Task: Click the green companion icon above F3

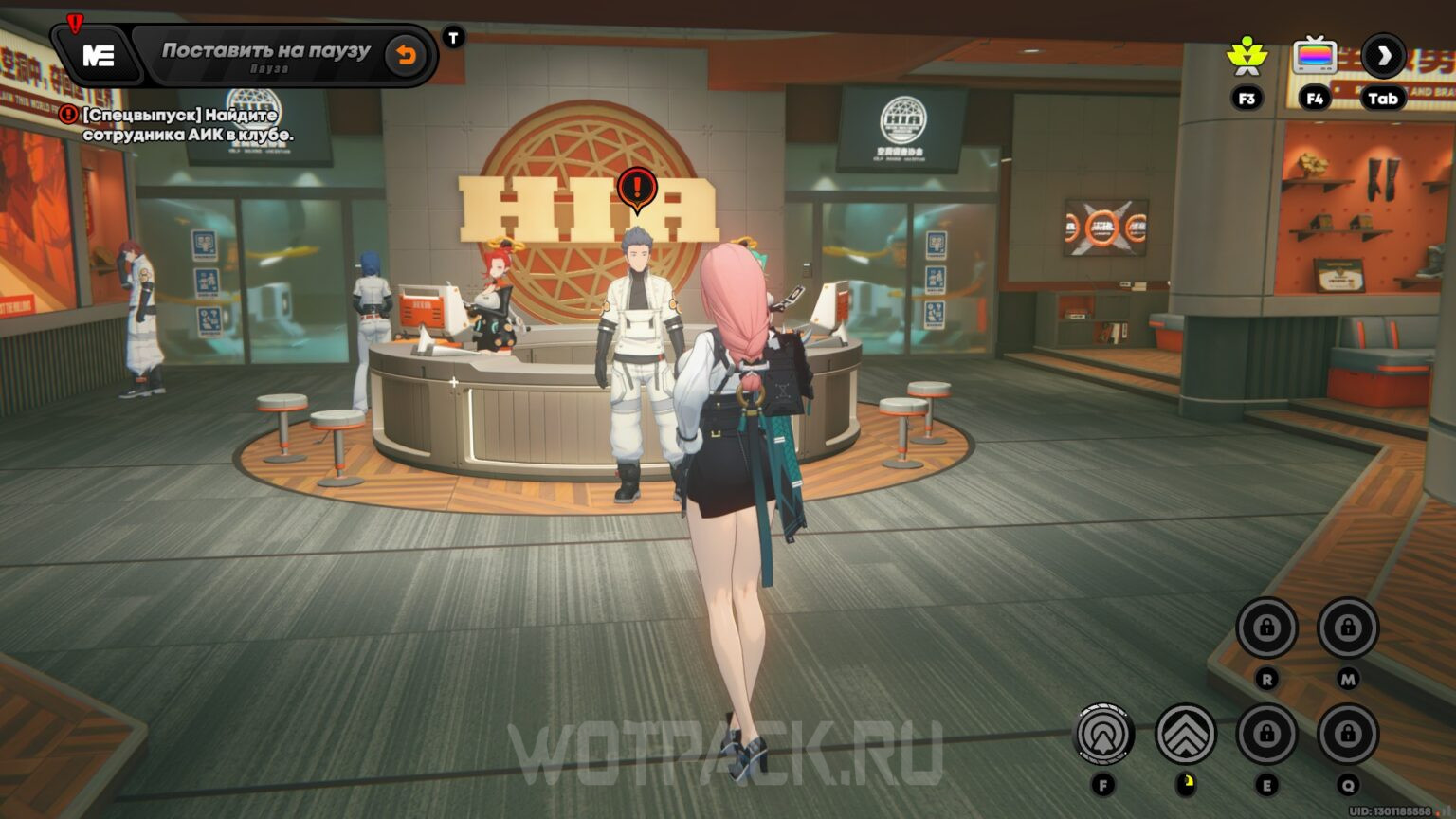Action: [x=1249, y=54]
